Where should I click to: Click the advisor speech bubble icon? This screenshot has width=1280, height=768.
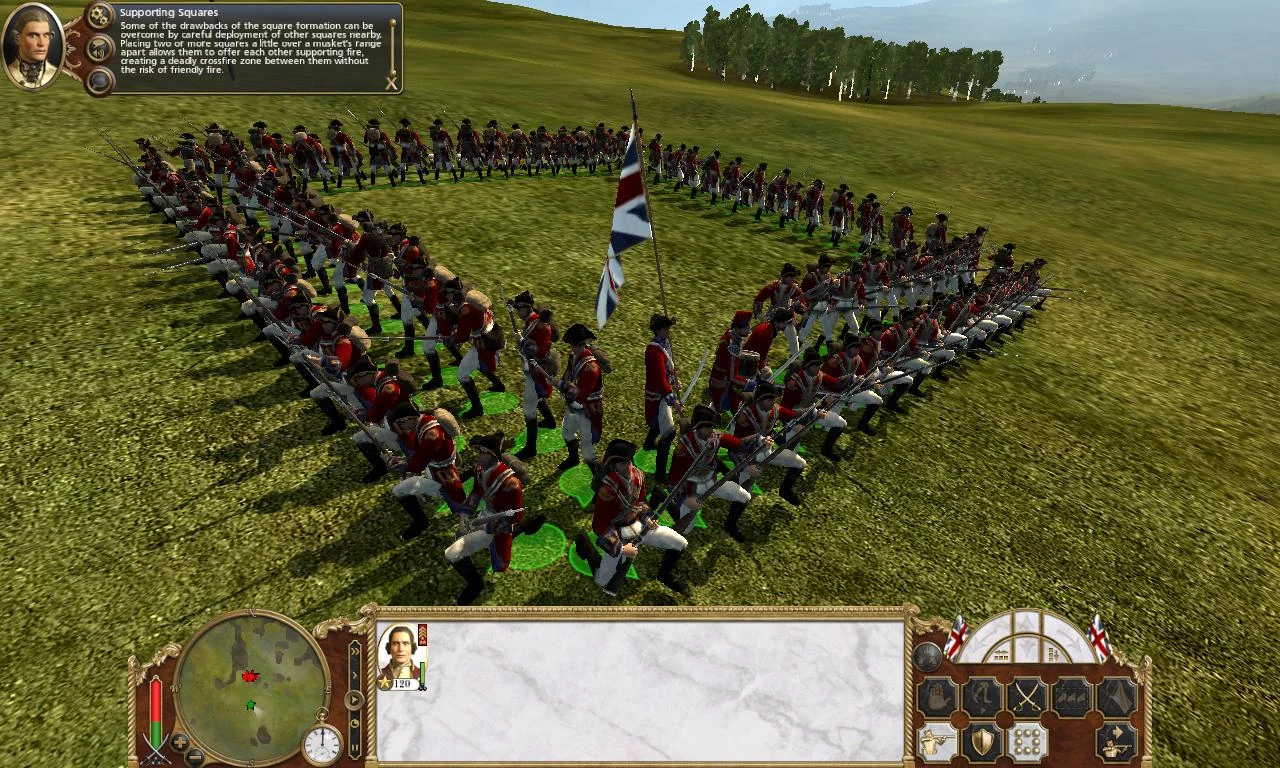point(97,80)
